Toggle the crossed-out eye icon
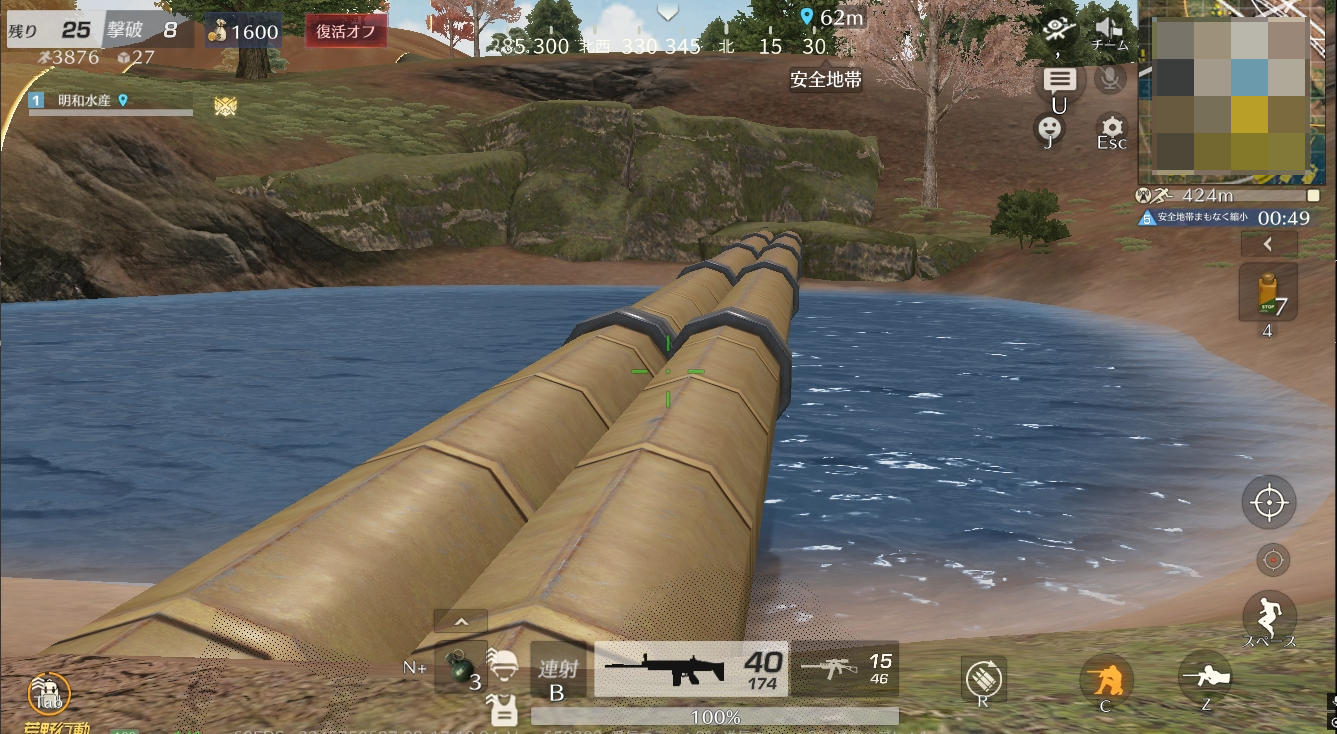The width and height of the screenshot is (1337, 734). click(x=1058, y=27)
